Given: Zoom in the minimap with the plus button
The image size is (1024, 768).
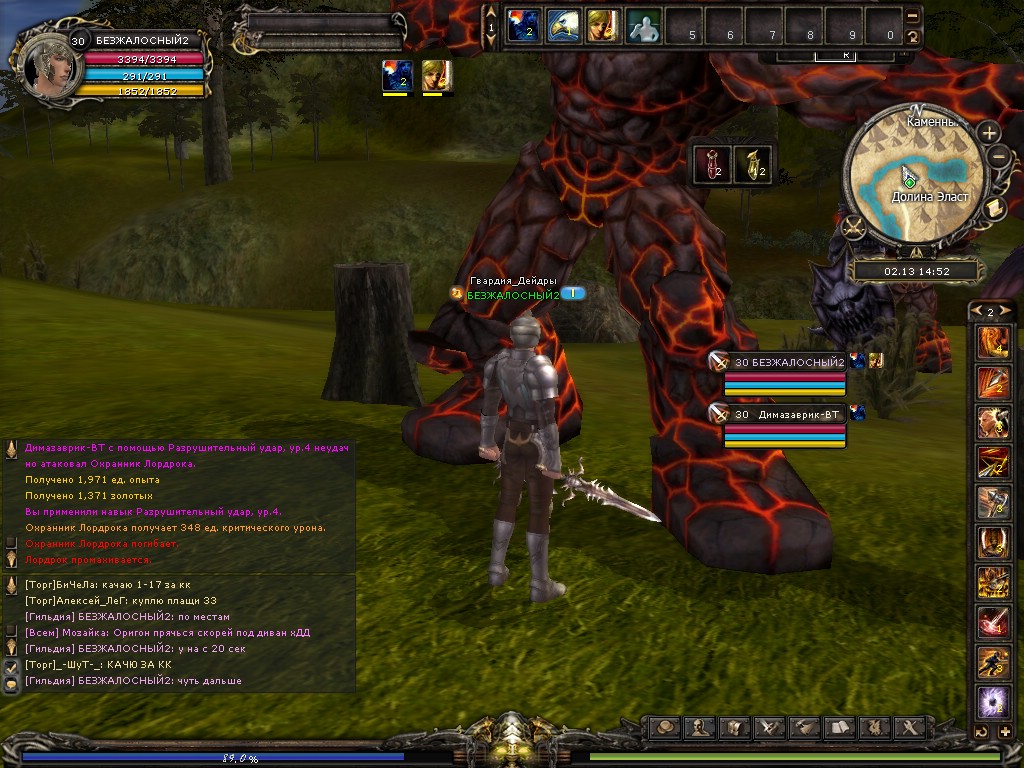Looking at the screenshot, I should tap(989, 133).
